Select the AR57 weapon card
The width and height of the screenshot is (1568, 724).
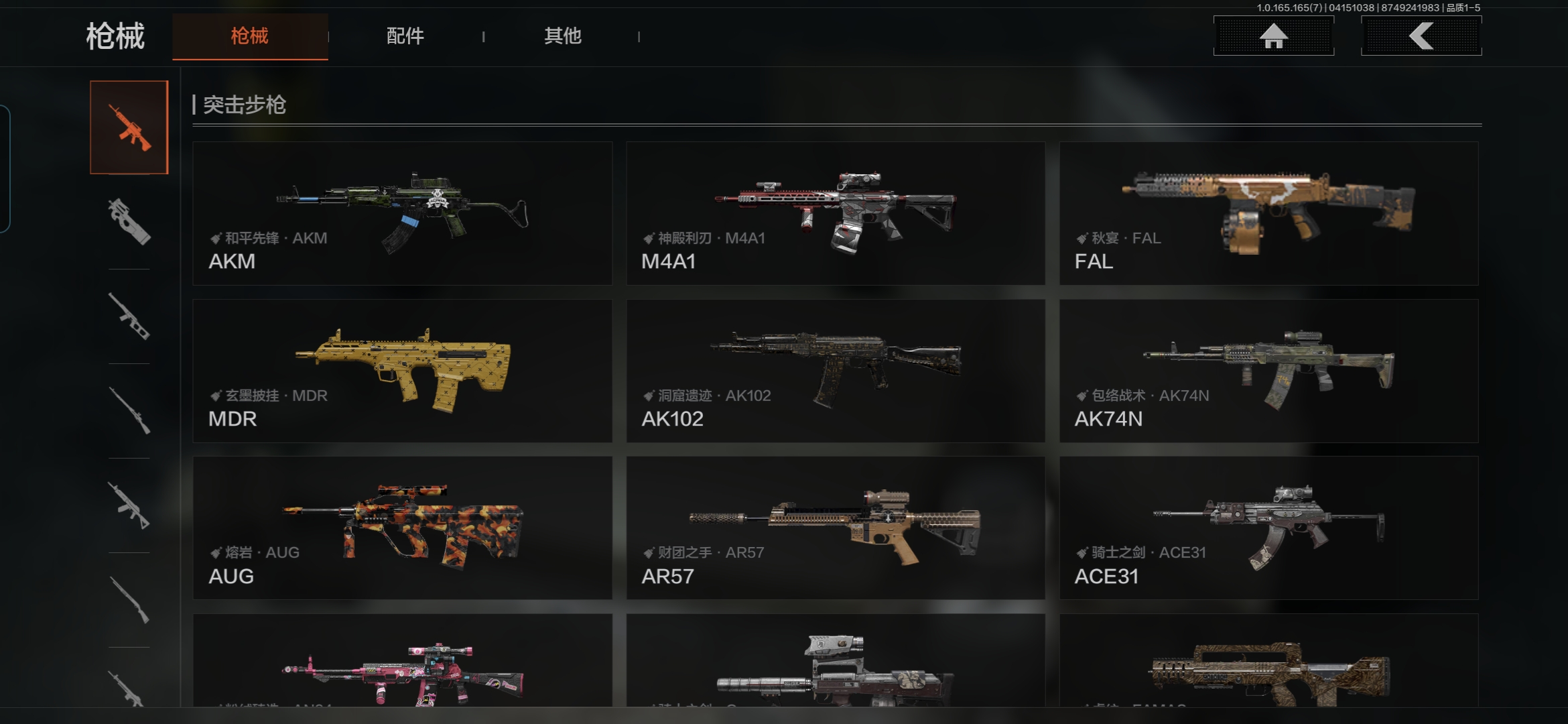click(x=836, y=528)
